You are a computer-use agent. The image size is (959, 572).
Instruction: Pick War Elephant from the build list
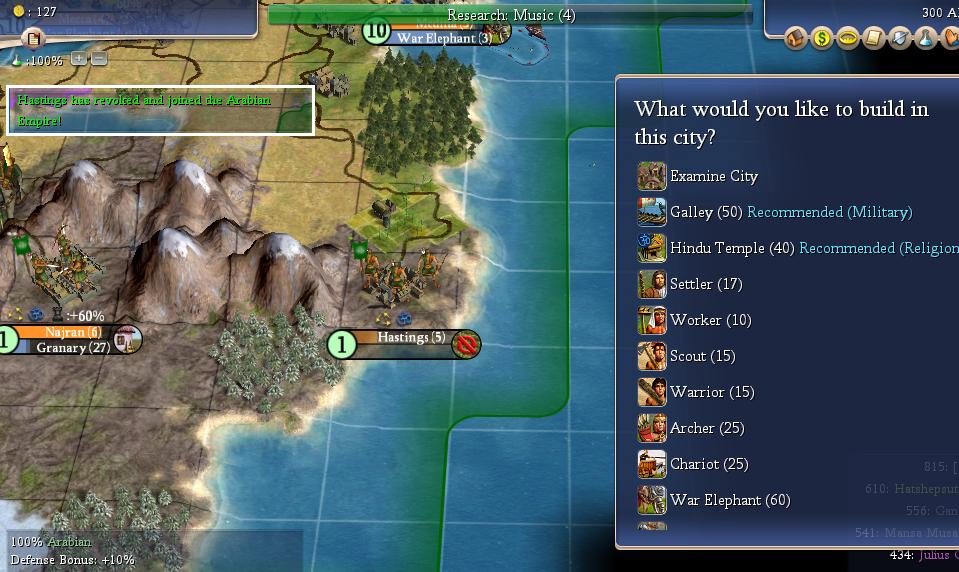pyautogui.click(x=729, y=500)
